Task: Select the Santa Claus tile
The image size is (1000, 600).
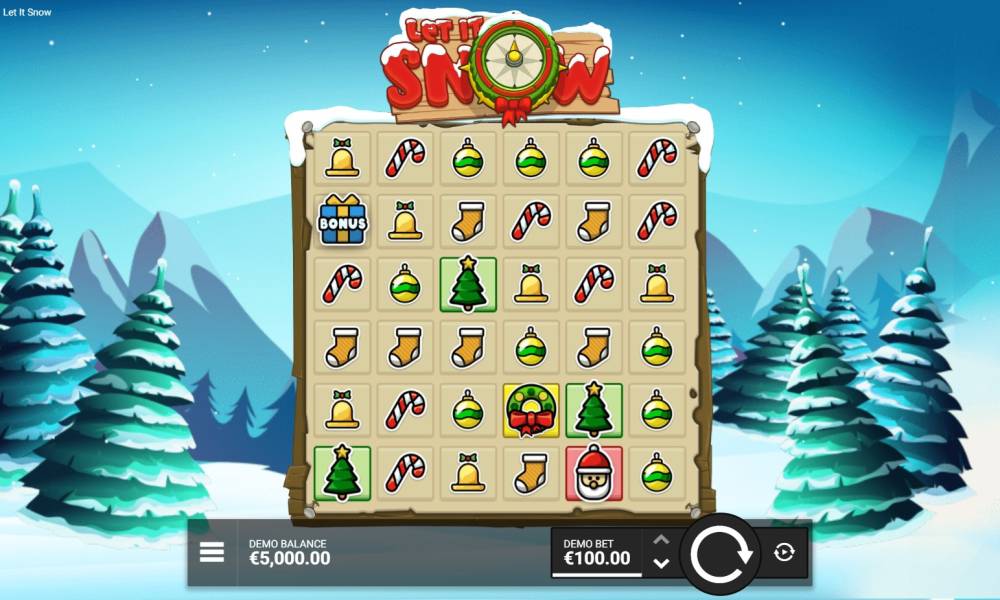Action: coord(594,473)
